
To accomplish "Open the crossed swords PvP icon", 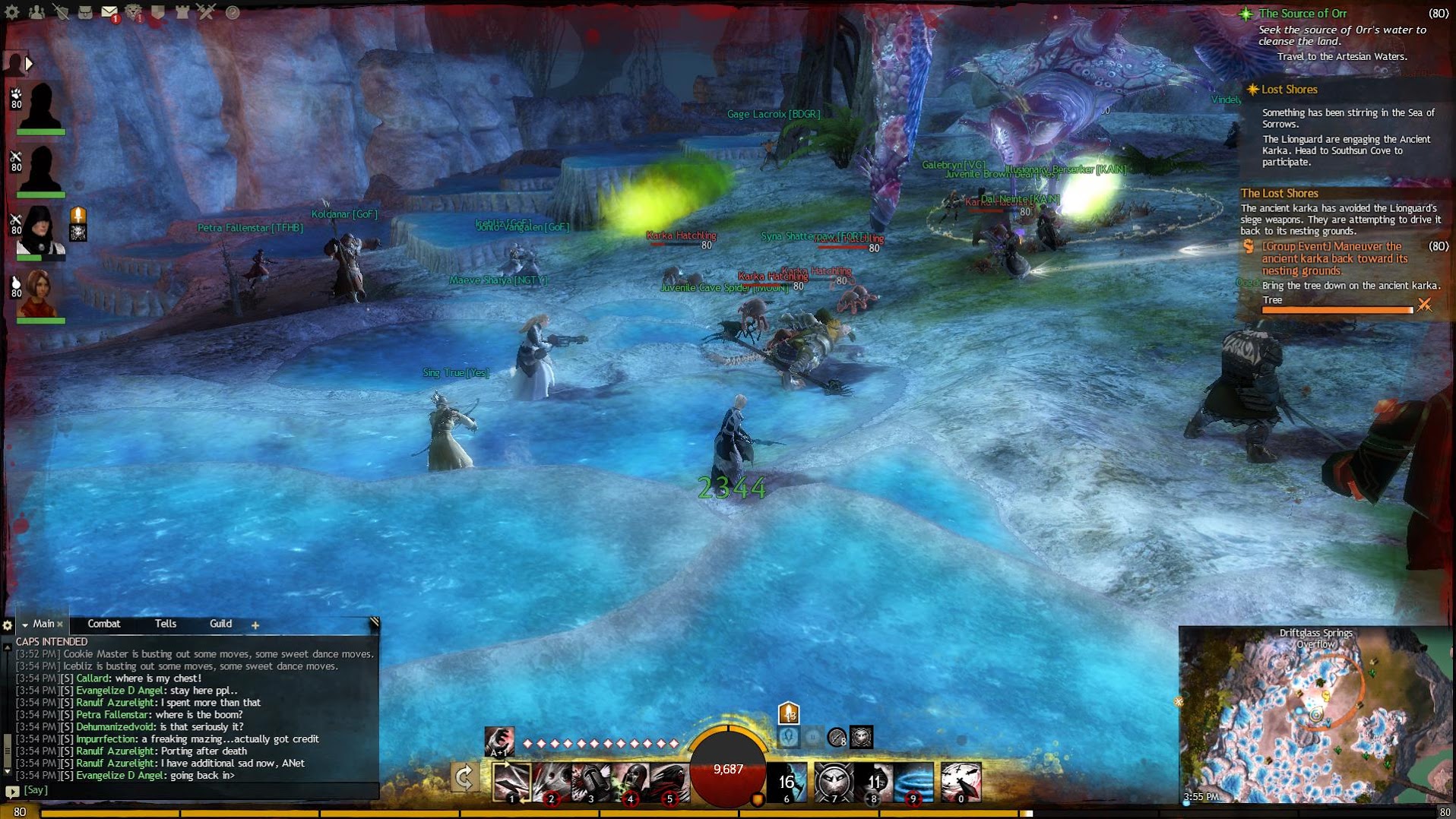I will [x=207, y=12].
